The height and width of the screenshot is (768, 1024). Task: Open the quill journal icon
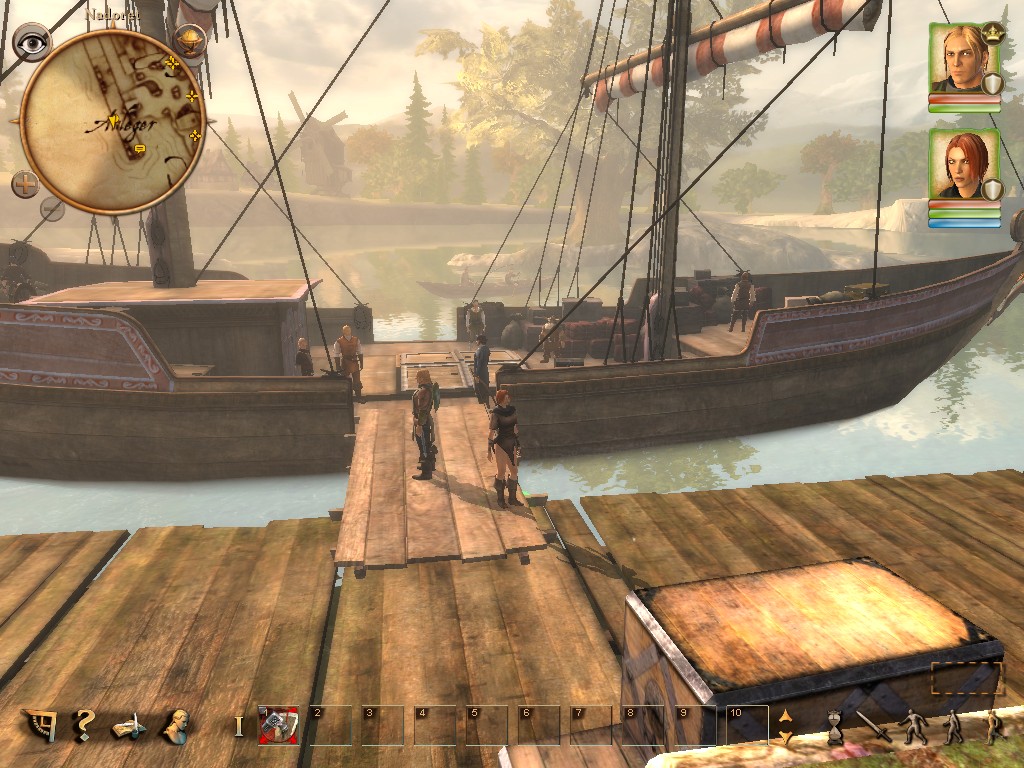[x=130, y=726]
